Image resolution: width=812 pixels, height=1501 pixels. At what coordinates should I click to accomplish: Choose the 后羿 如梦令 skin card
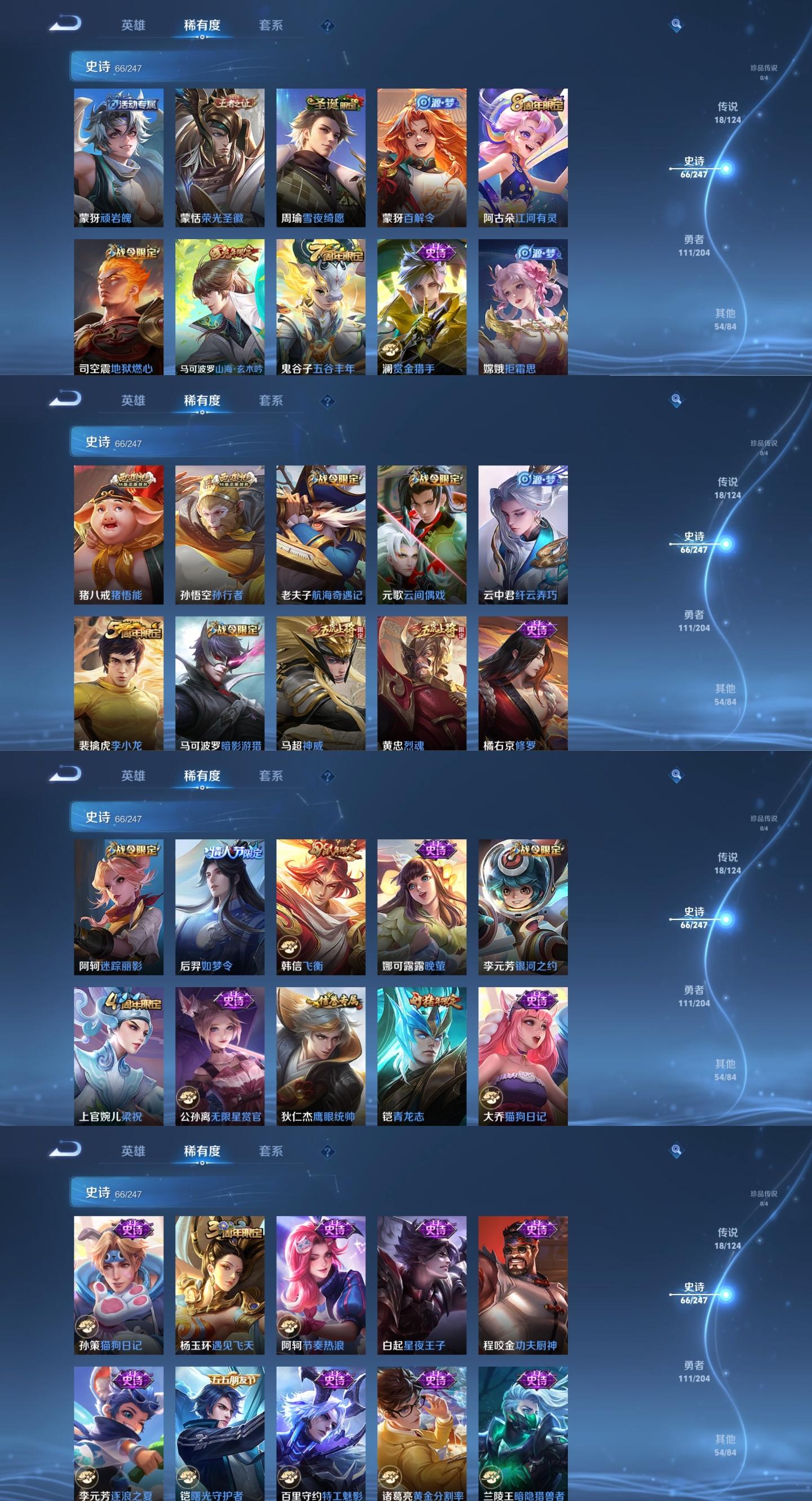point(219,906)
